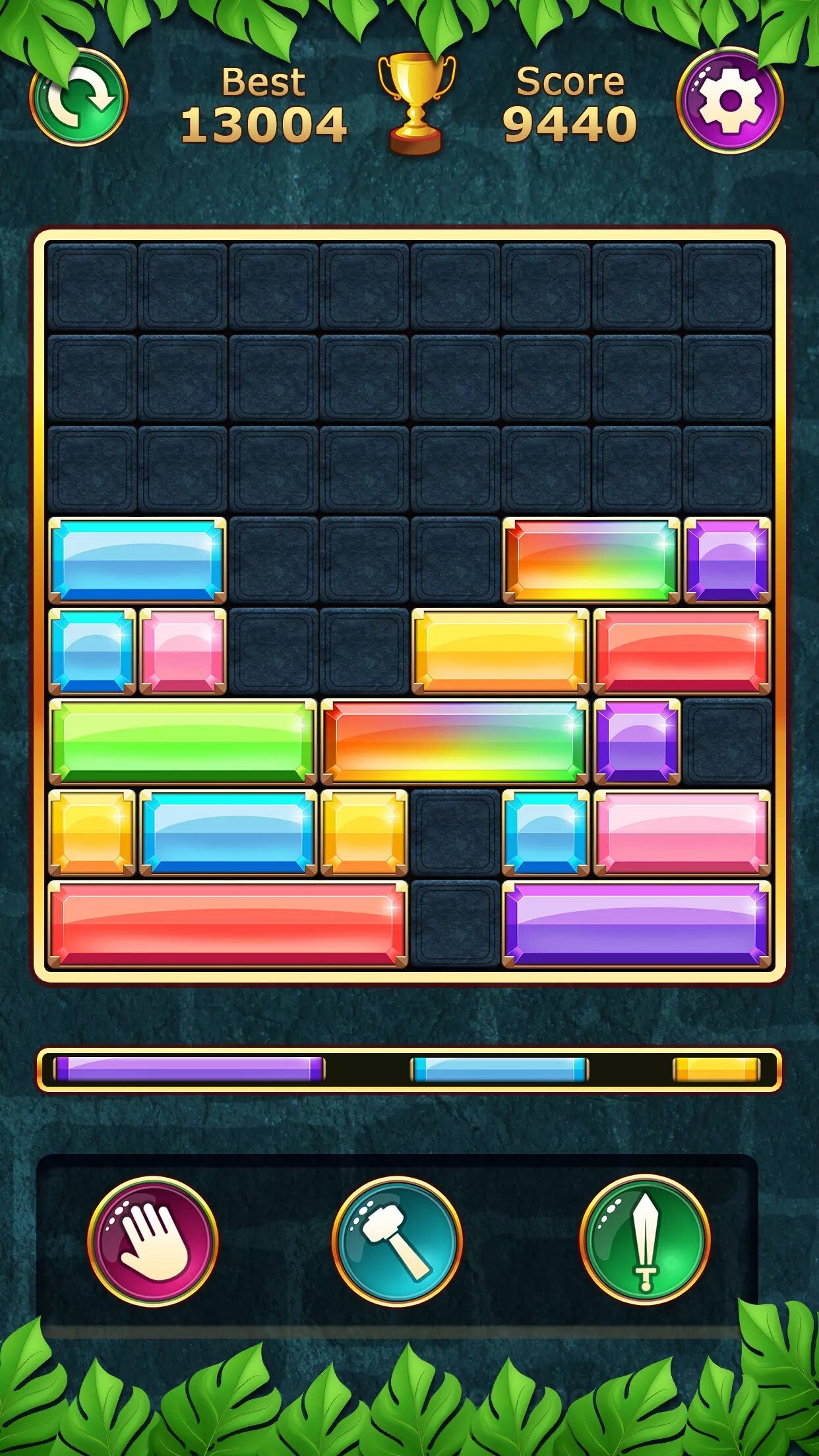The height and width of the screenshot is (1456, 819).
Task: Select the sword power-up
Action: pyautogui.click(x=645, y=1240)
